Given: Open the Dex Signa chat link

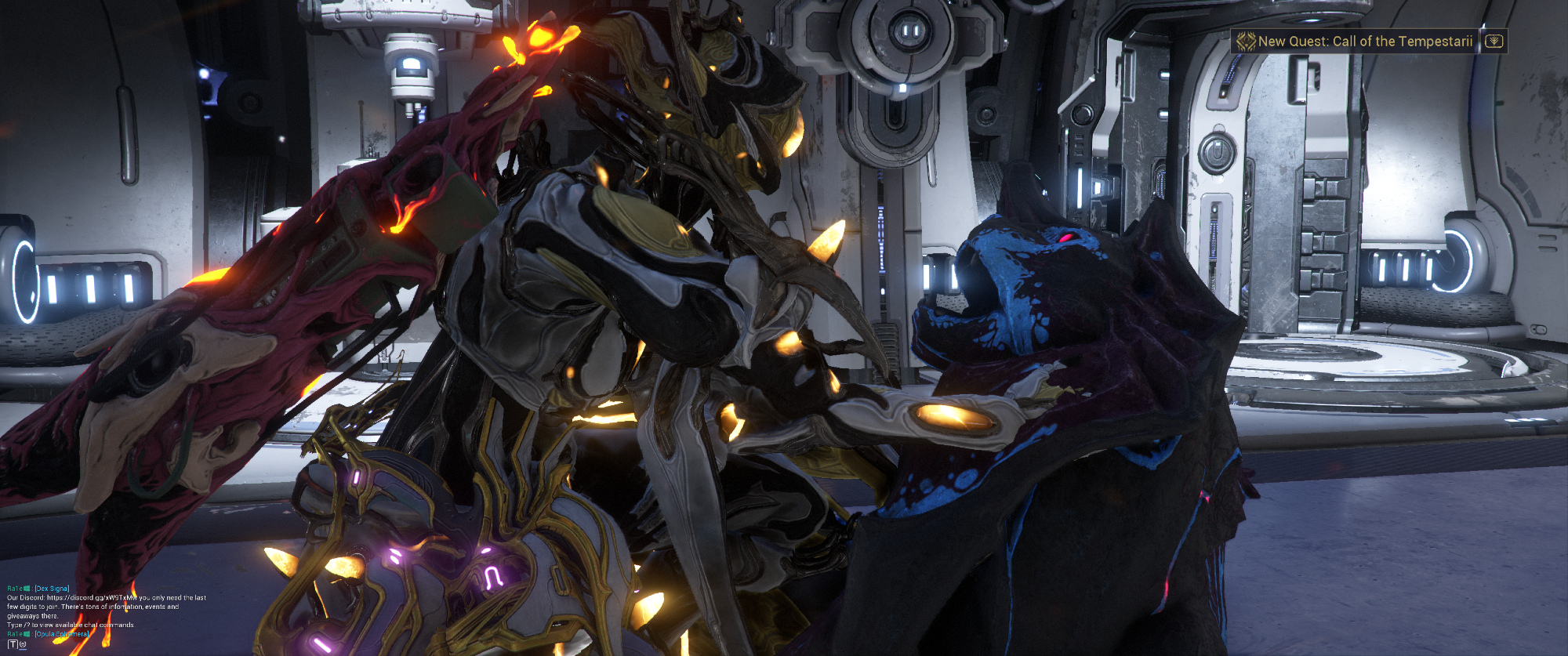Looking at the screenshot, I should click(52, 588).
